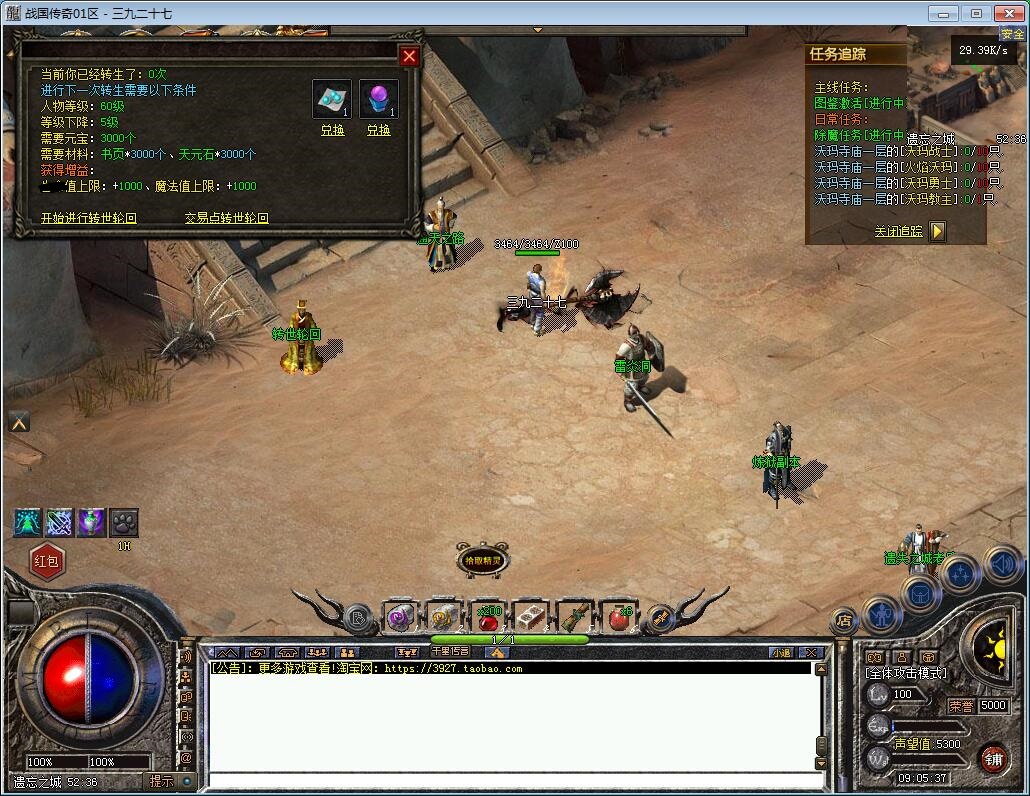Open the 红包 red packet button
This screenshot has width=1030, height=796.
click(x=47, y=561)
